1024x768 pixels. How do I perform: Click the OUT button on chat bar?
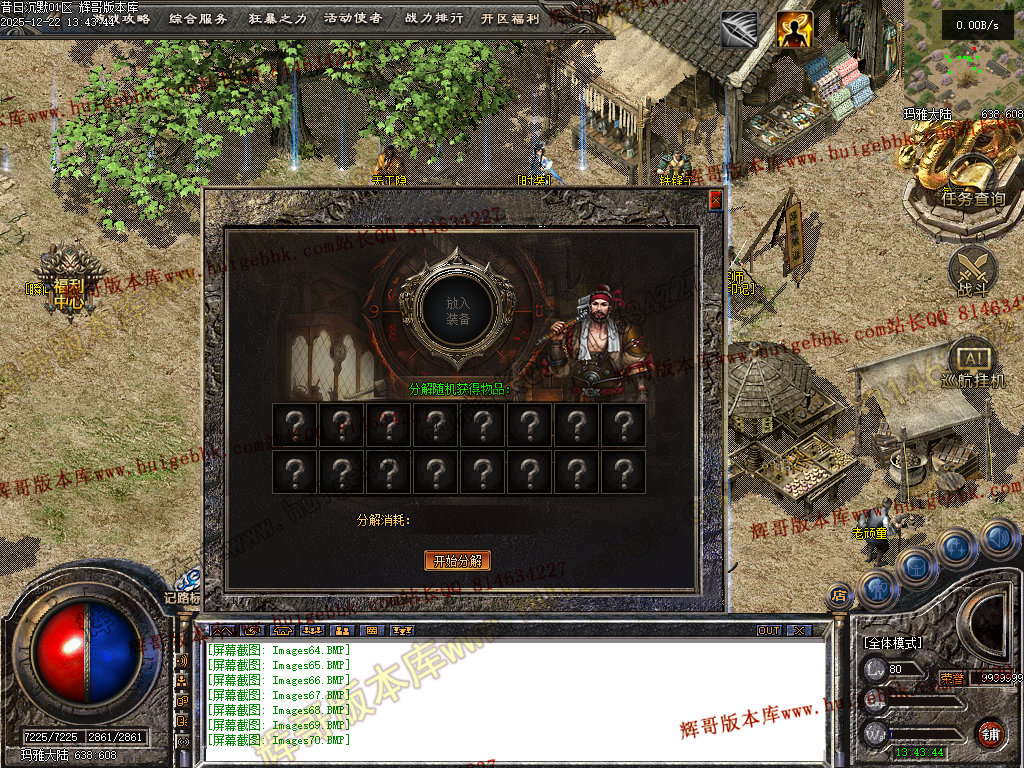(x=769, y=630)
